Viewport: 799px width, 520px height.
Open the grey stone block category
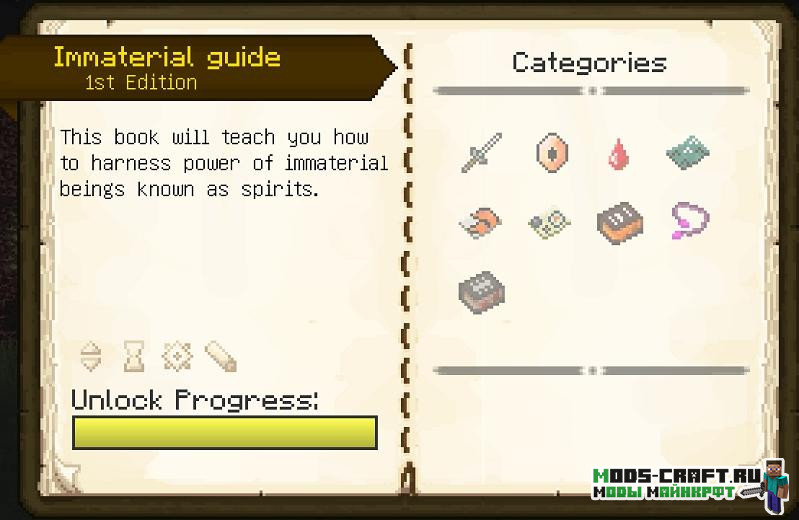pyautogui.click(x=481, y=291)
